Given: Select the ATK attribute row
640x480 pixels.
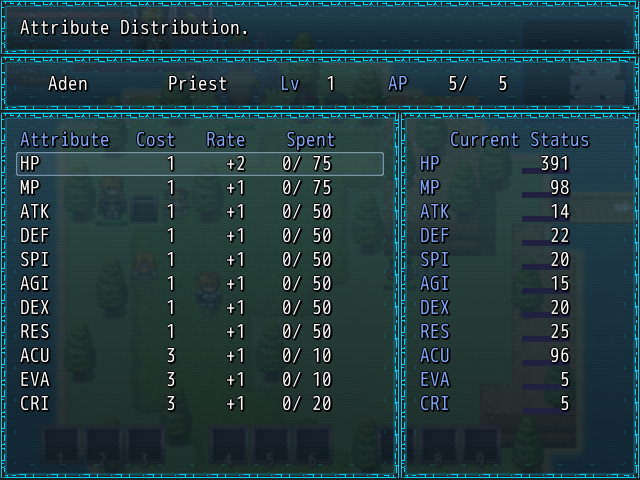Looking at the screenshot, I should [x=200, y=212].
